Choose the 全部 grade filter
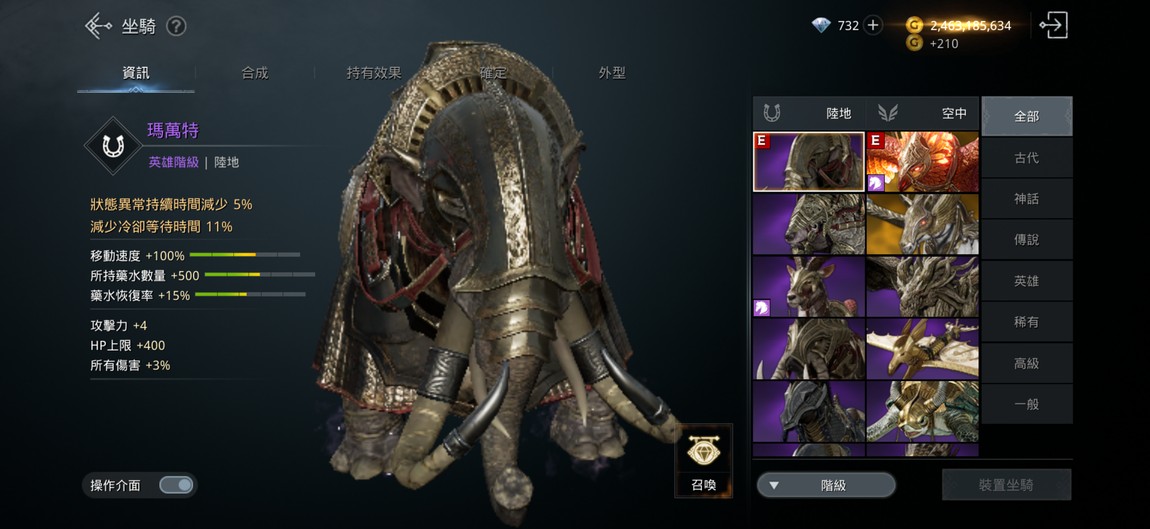Screen dimensions: 1150x529 (x=1026, y=116)
